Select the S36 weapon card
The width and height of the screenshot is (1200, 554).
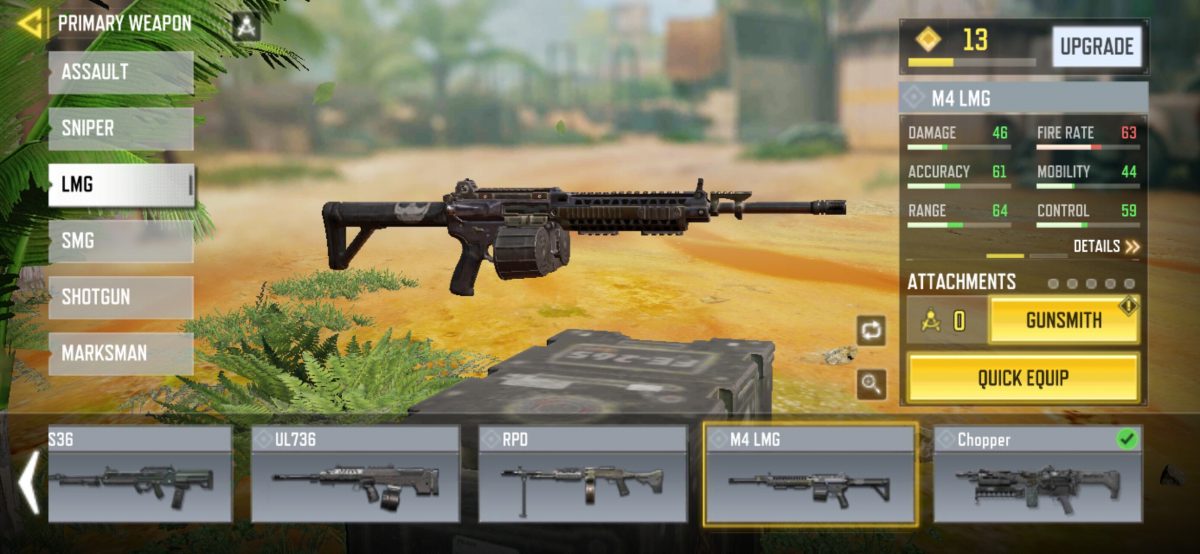140,474
